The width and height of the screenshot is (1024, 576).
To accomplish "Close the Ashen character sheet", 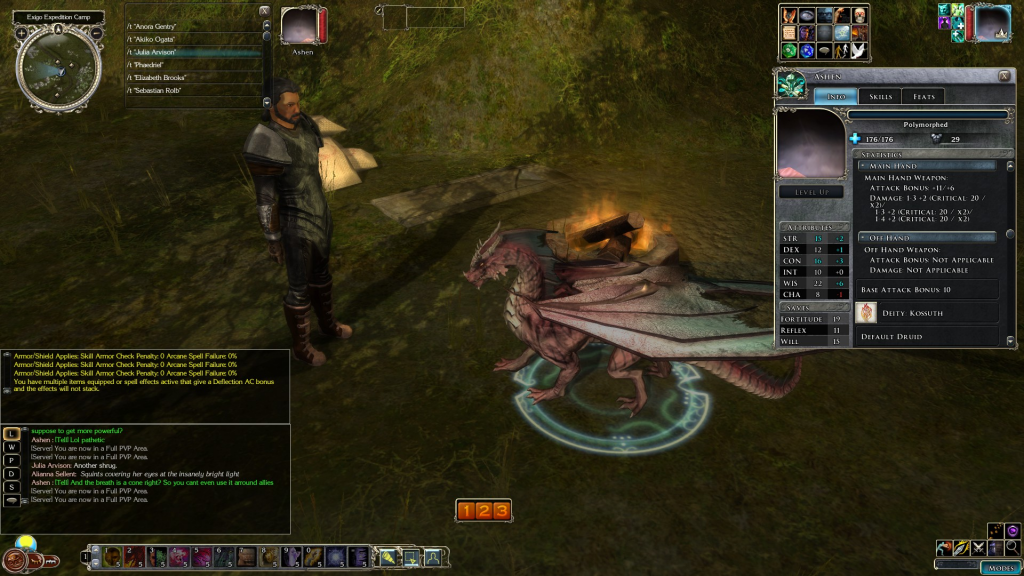I will (x=1003, y=76).
